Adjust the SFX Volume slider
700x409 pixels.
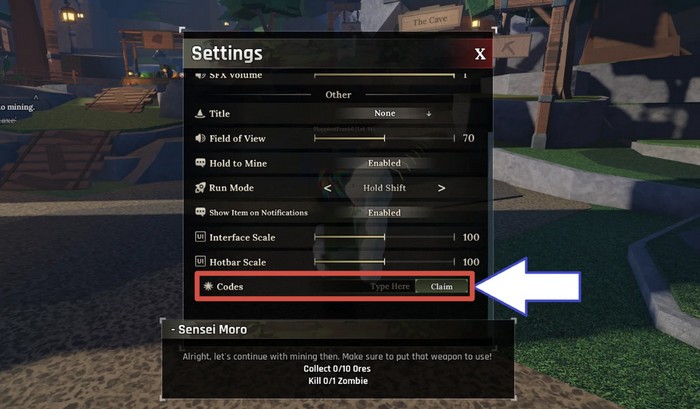pyautogui.click(x=385, y=75)
